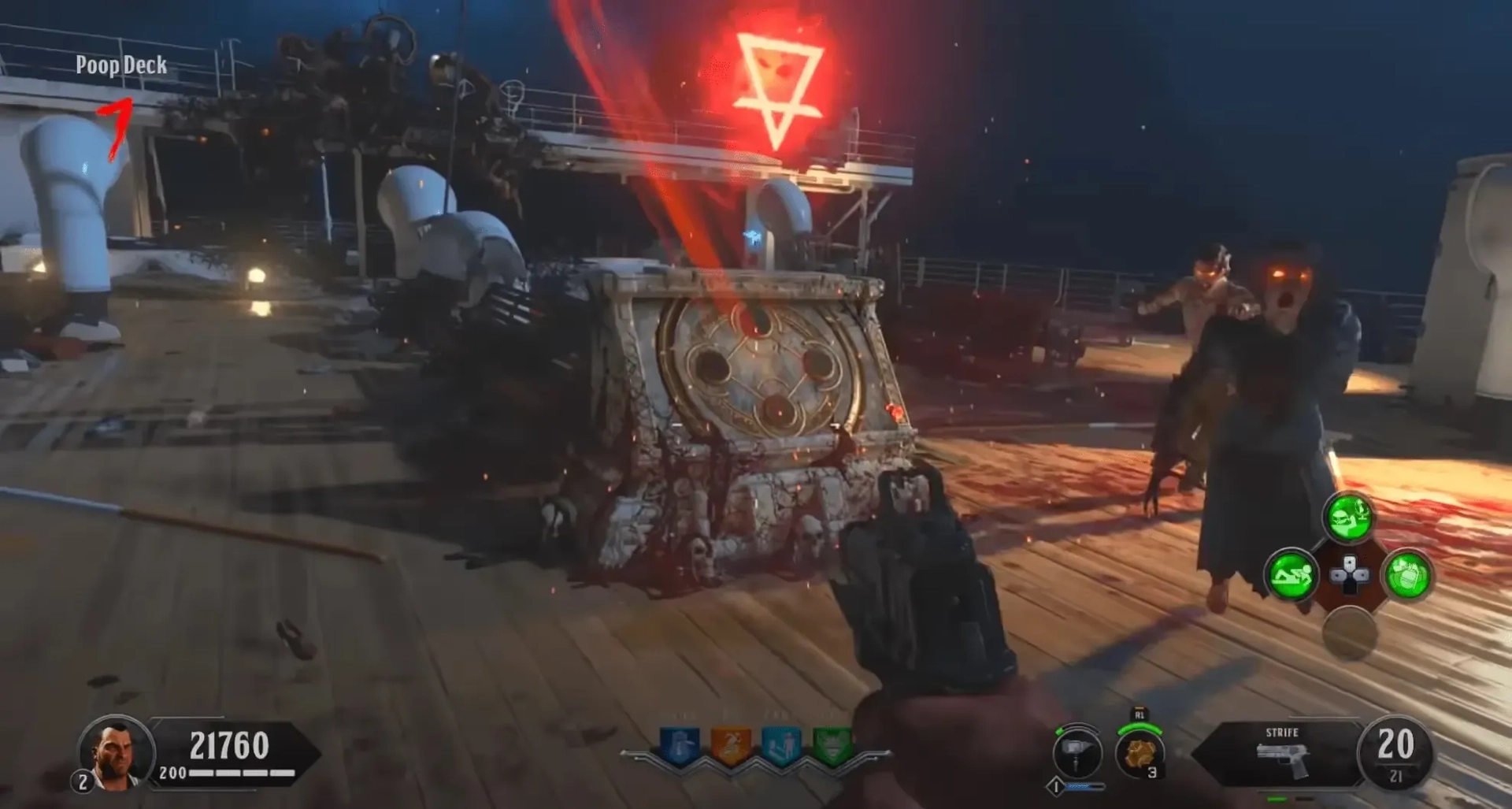Activate the right green elixir icon
Screen dimensions: 1512x809
coord(1407,576)
